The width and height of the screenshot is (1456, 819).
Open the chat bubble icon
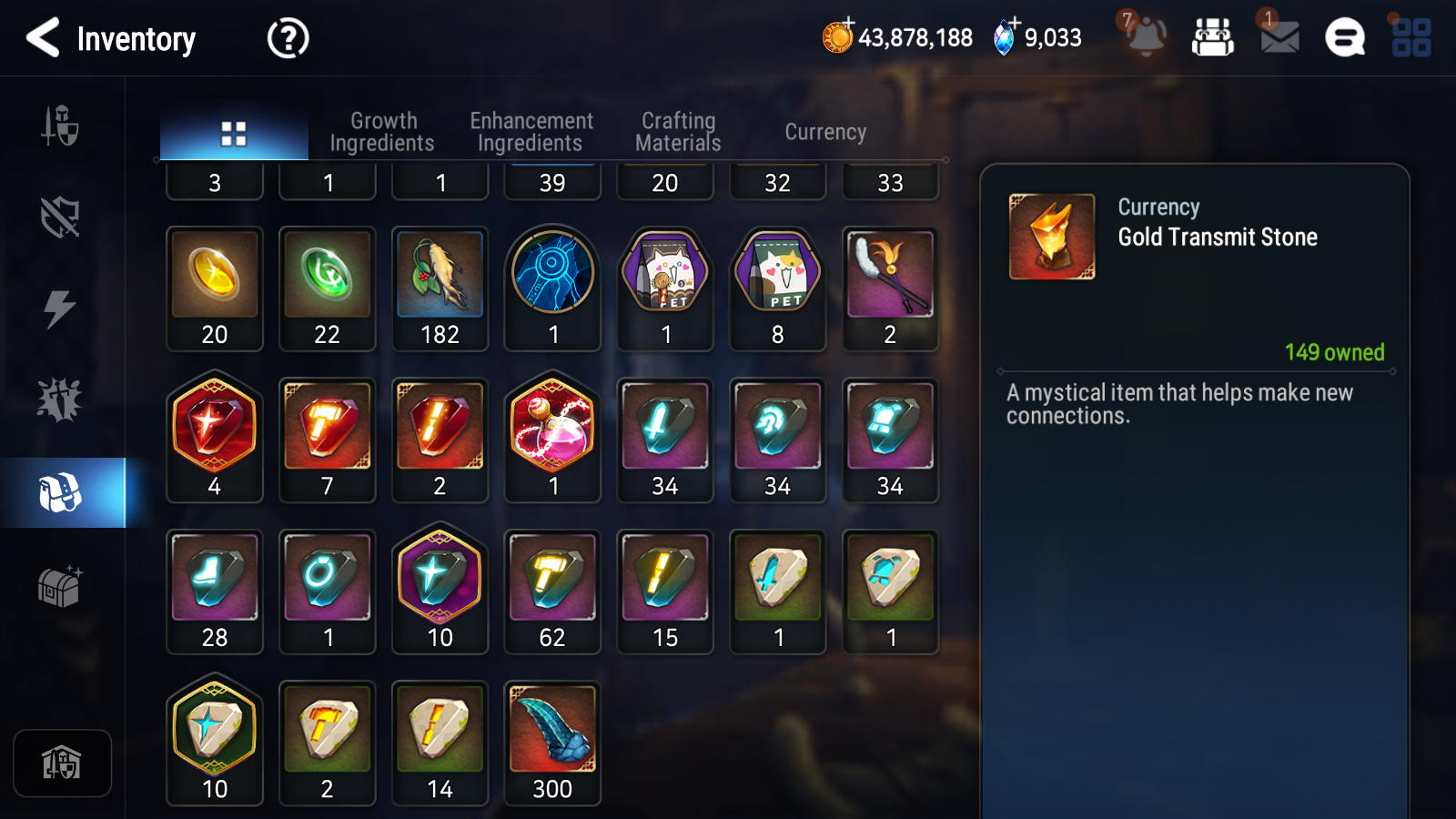1344,38
